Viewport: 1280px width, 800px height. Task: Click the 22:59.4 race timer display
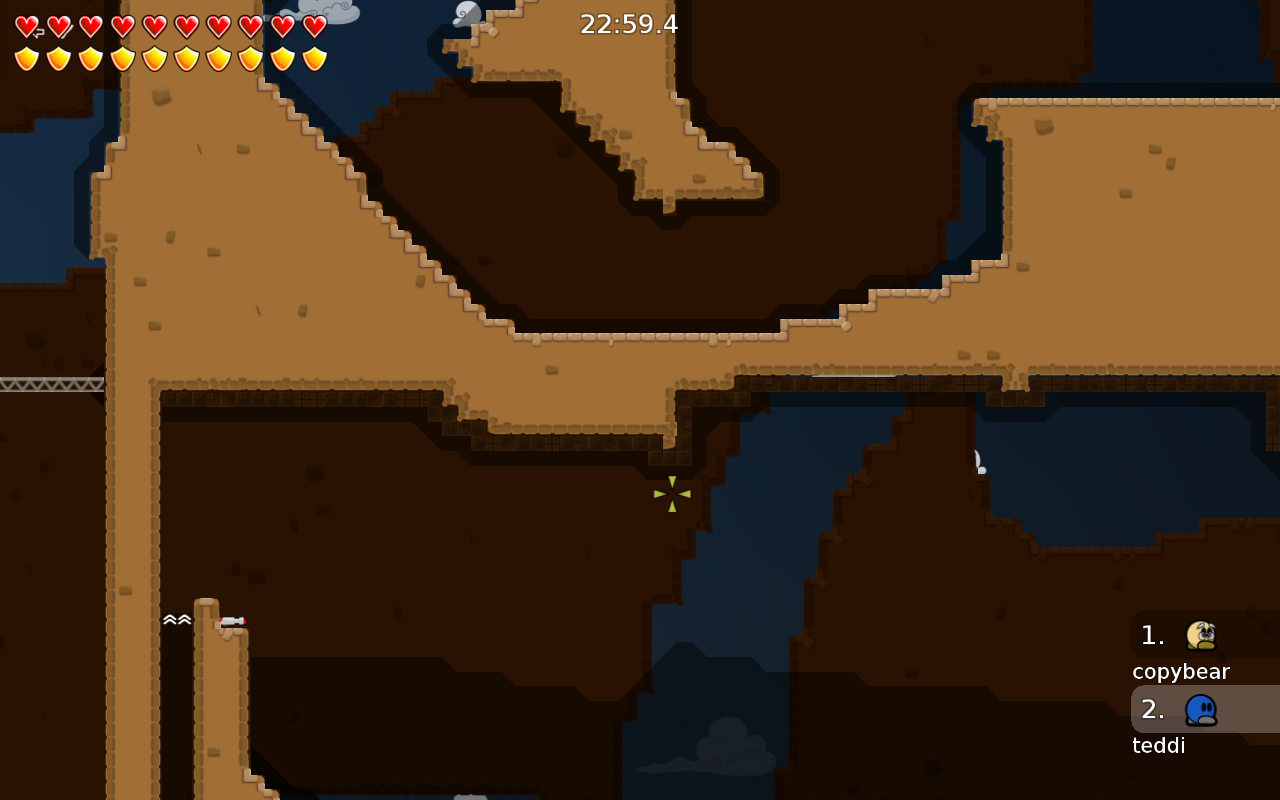click(628, 23)
